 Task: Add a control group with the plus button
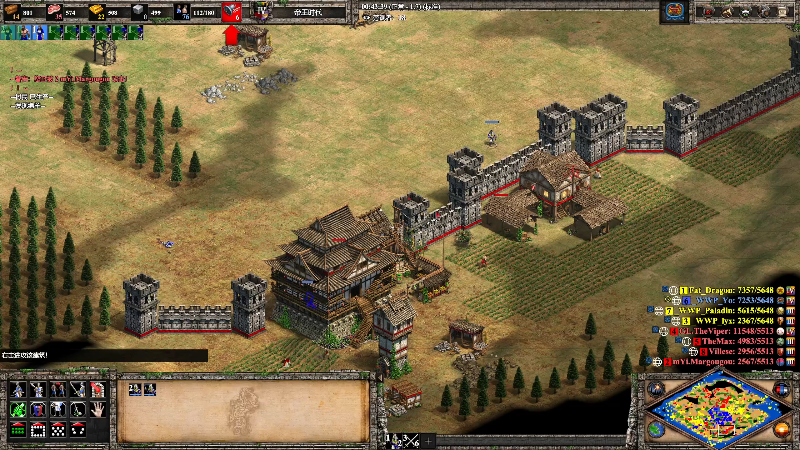click(x=429, y=440)
